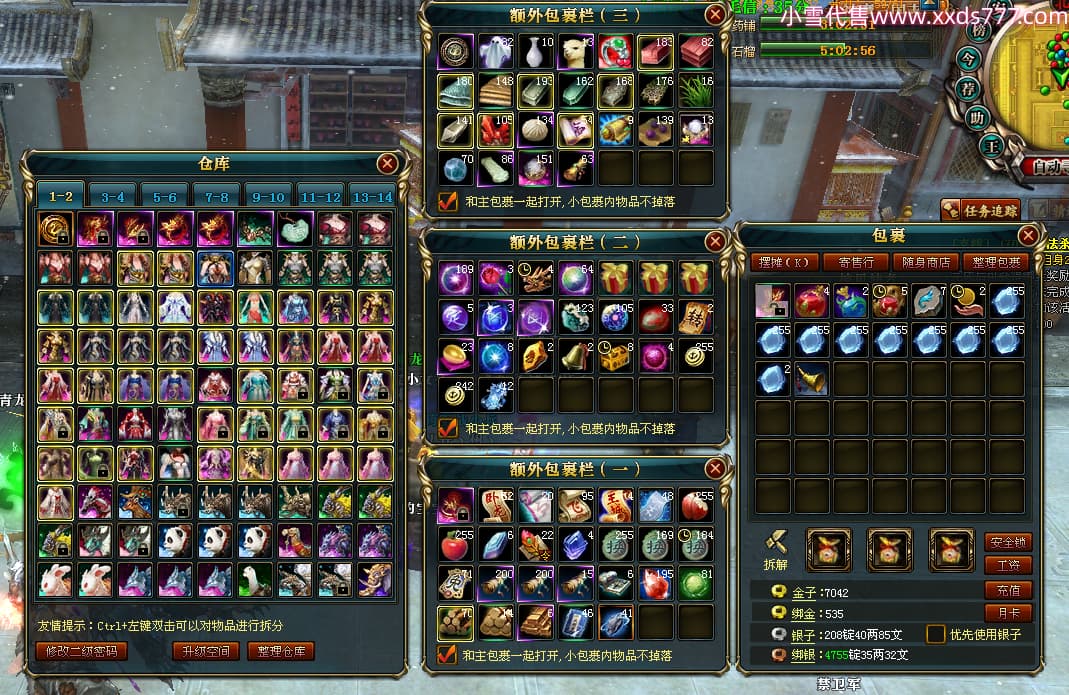Image resolution: width=1069 pixels, height=695 pixels.
Task: Click the 充值 recharge button
Action: coord(1007,590)
